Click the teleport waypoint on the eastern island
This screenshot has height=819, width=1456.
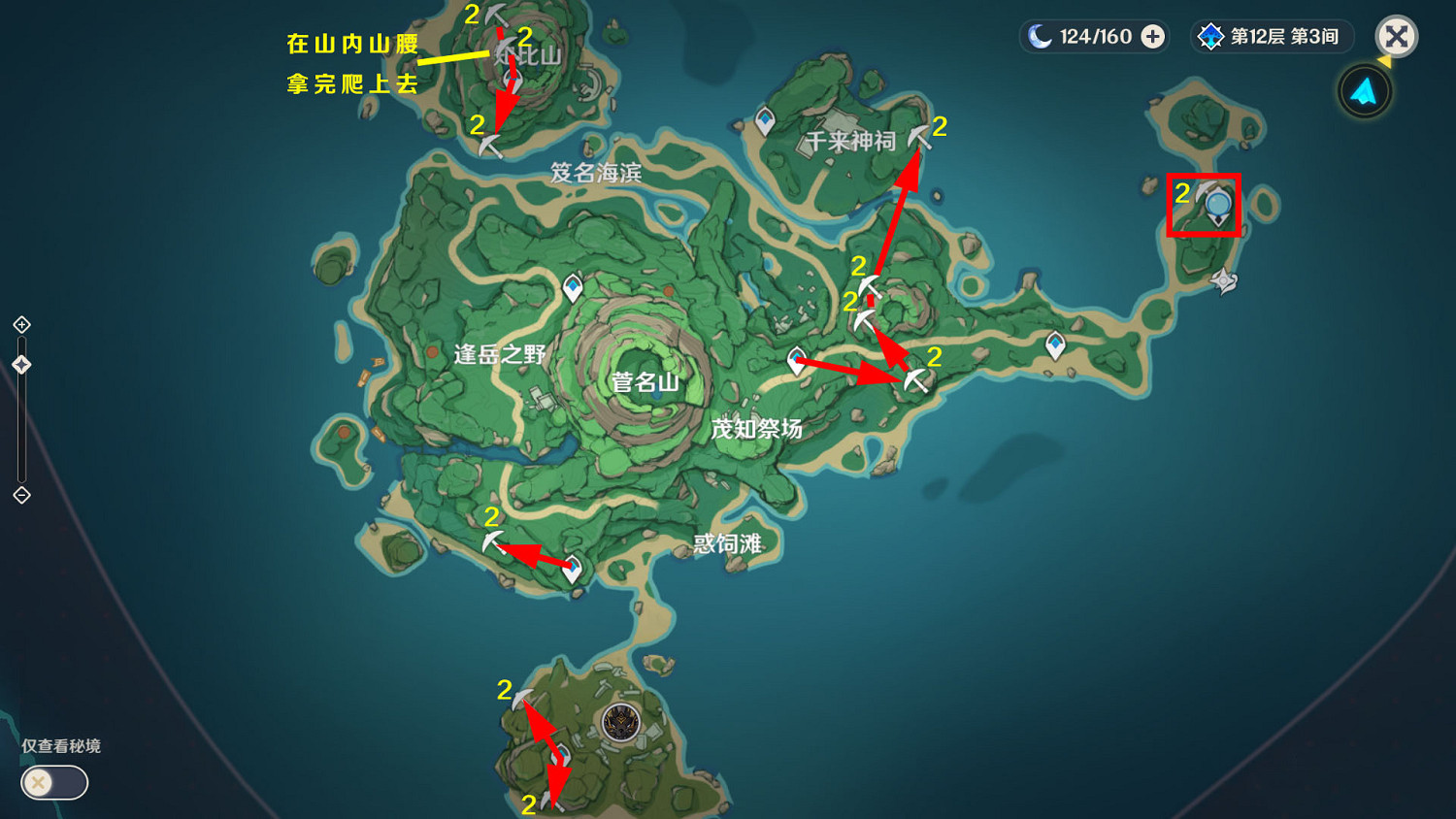point(1054,343)
